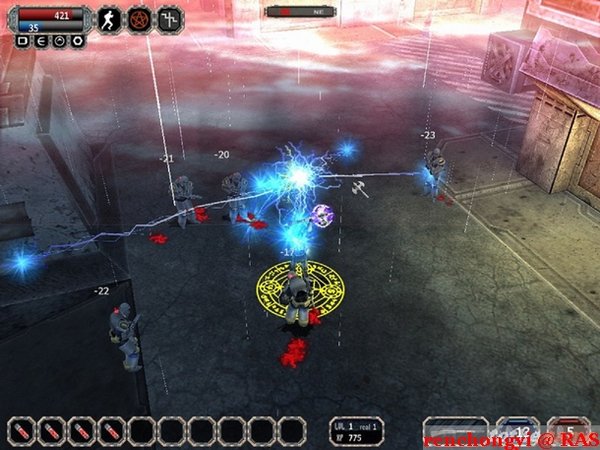Image resolution: width=600 pixels, height=450 pixels.
Task: Select the red pentagram spell icon
Action: 140,18
